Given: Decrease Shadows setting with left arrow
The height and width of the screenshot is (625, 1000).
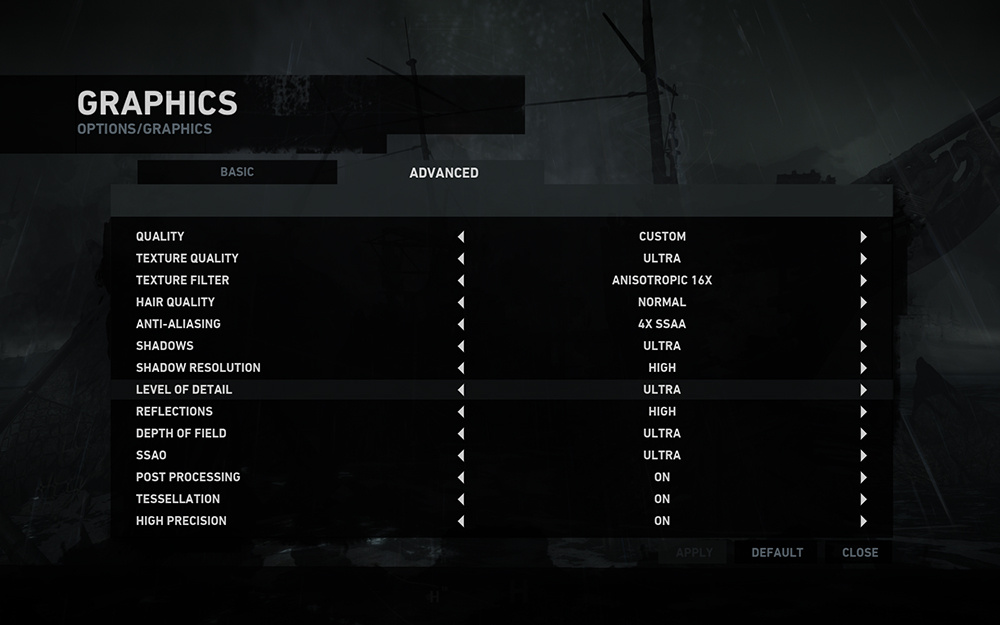Looking at the screenshot, I should (461, 346).
